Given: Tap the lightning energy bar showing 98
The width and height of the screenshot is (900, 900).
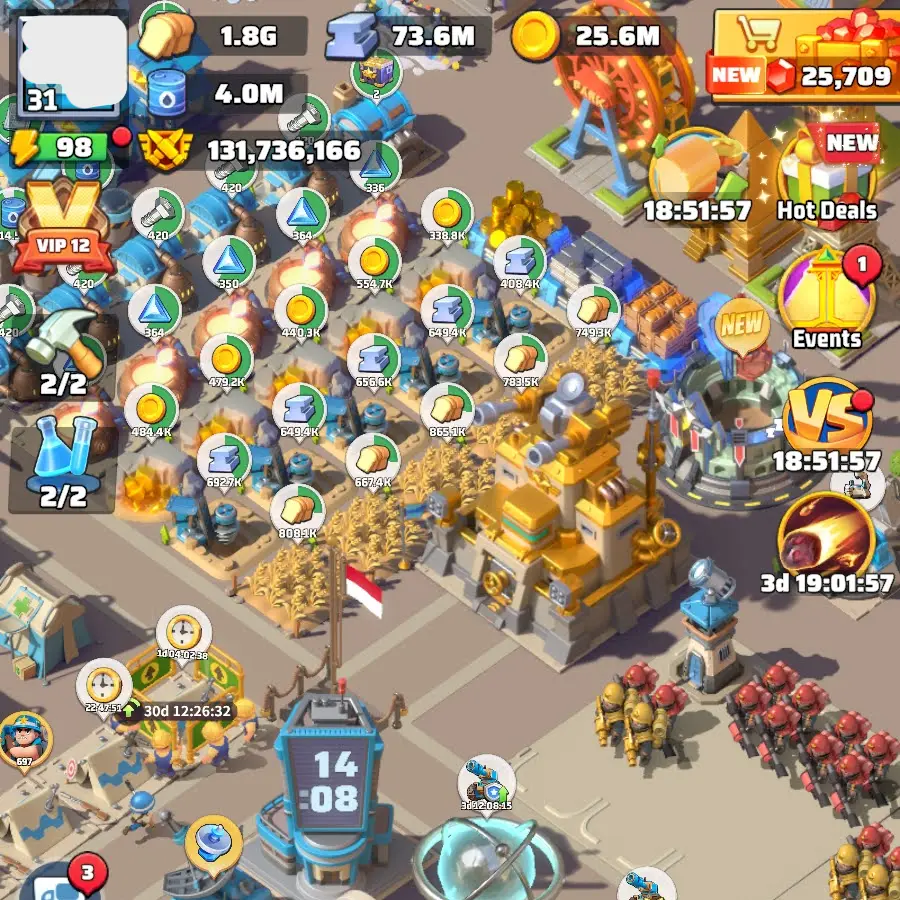Looking at the screenshot, I should click(60, 149).
